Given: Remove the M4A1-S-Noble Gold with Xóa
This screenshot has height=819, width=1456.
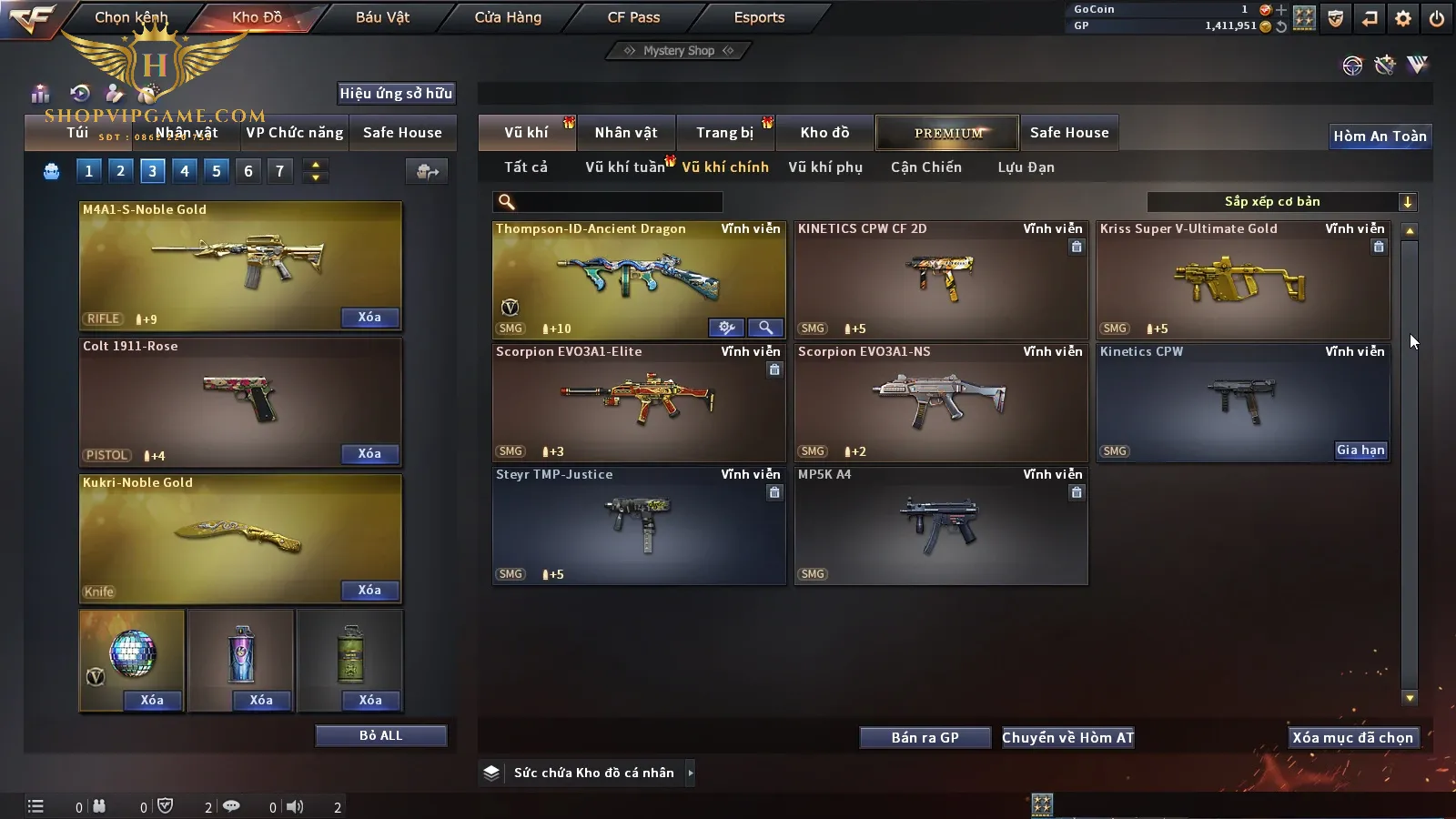Looking at the screenshot, I should [369, 318].
